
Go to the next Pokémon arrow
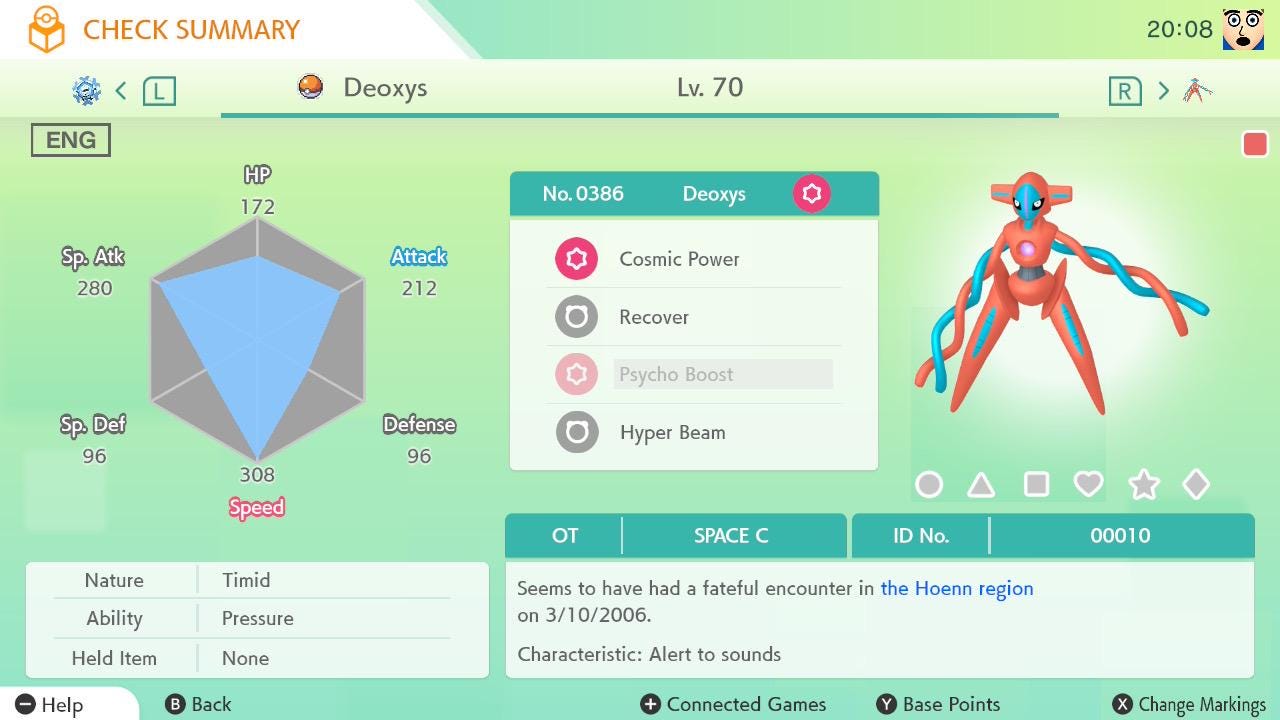(x=1163, y=91)
